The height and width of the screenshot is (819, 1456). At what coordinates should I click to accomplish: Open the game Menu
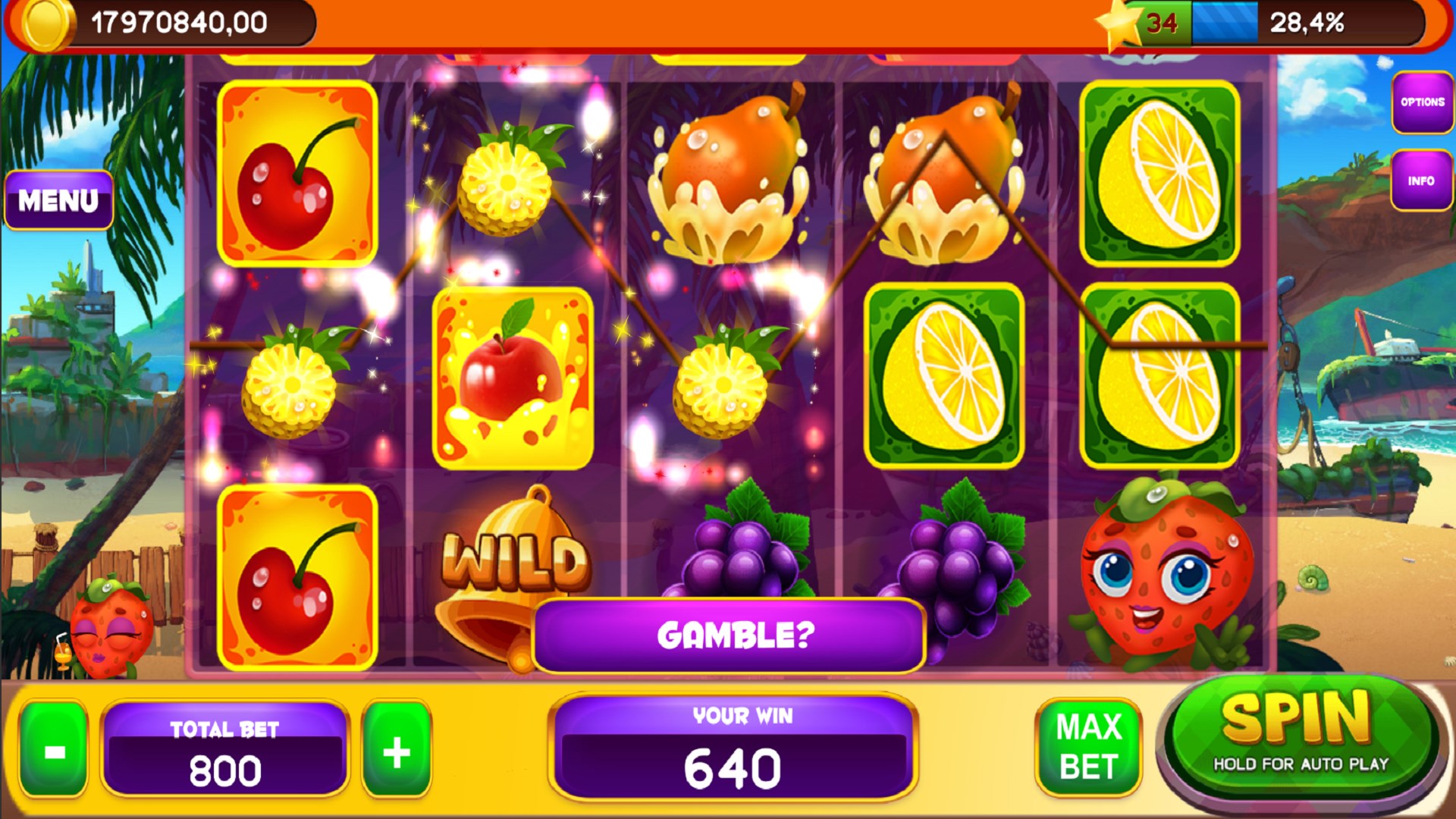[x=58, y=199]
